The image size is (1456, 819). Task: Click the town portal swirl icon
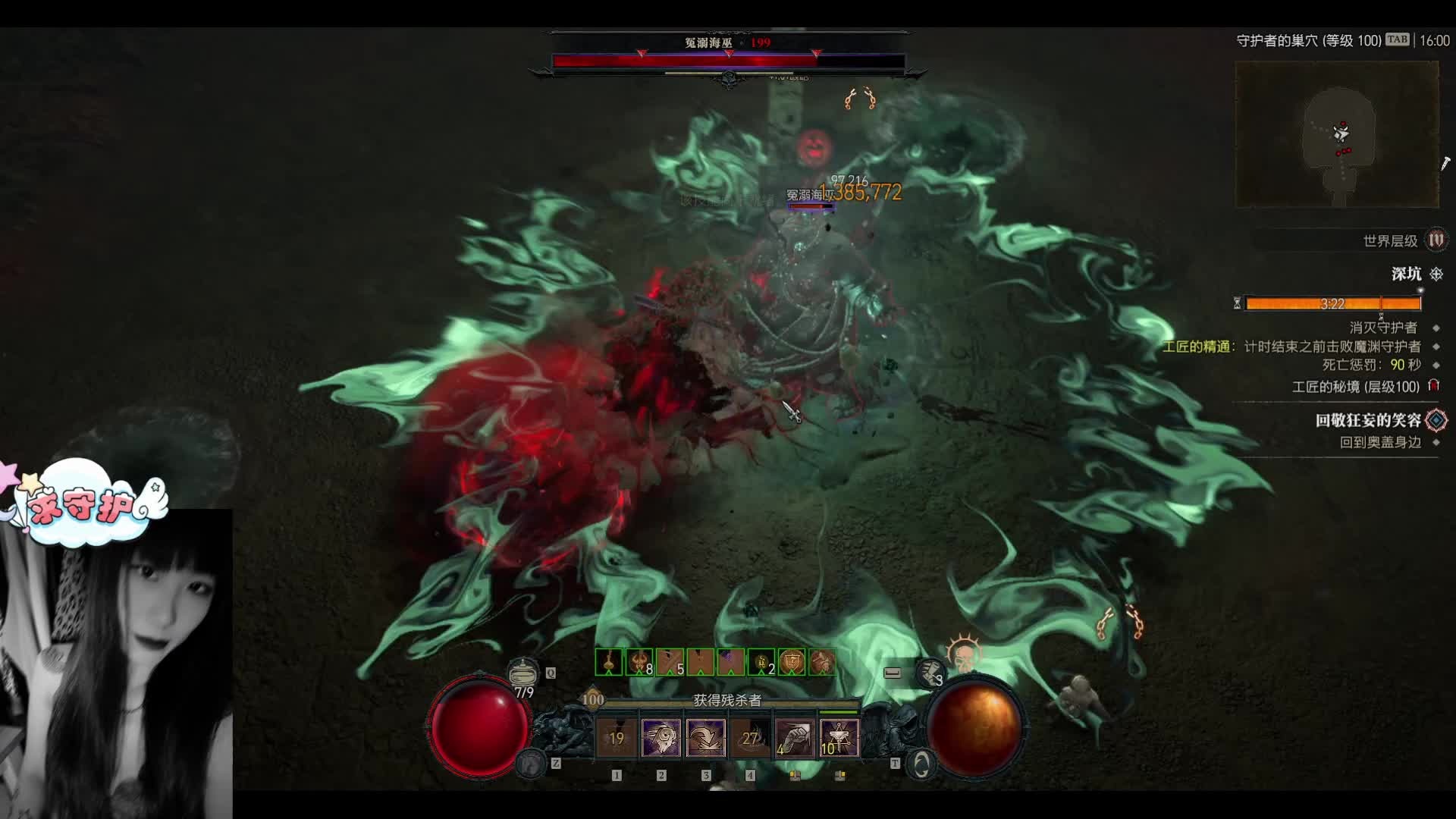921,764
